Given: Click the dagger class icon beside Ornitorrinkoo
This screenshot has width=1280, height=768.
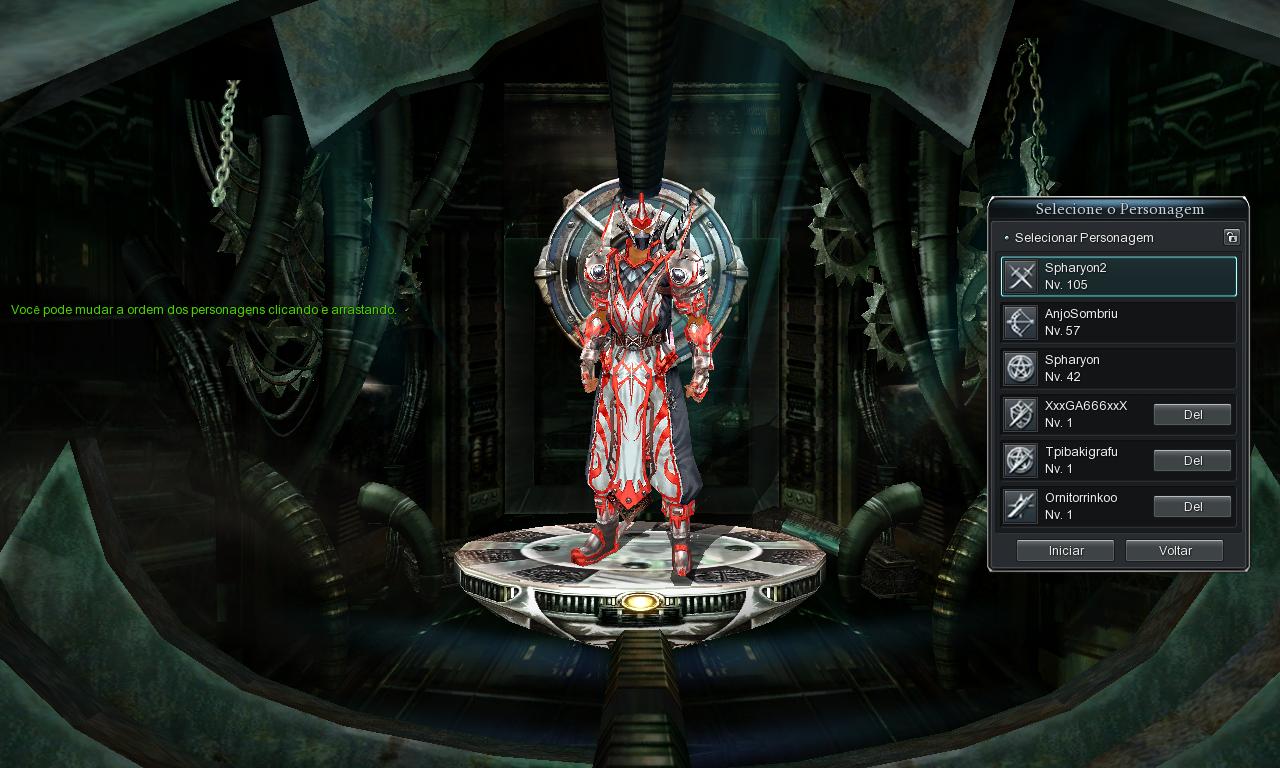Looking at the screenshot, I should pos(1019,506).
